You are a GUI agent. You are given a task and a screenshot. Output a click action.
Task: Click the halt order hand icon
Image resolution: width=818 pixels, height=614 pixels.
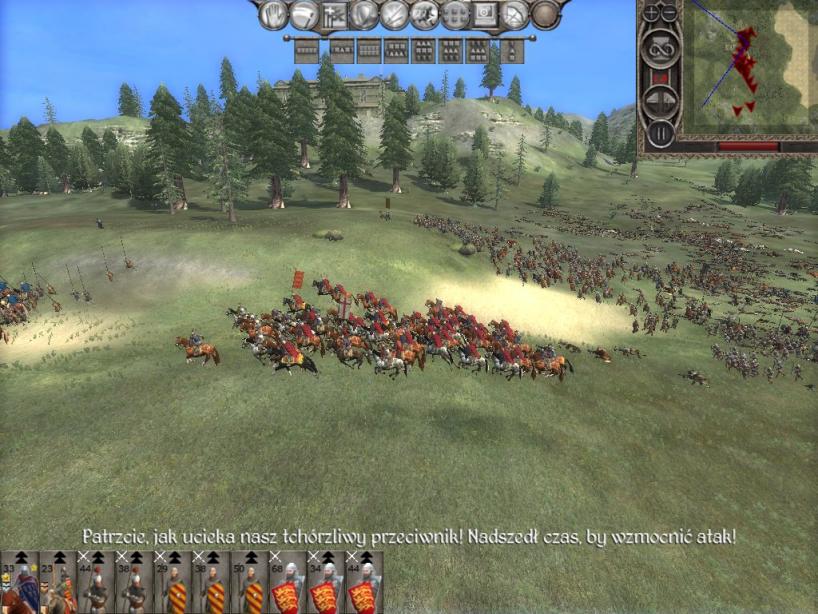click(273, 14)
